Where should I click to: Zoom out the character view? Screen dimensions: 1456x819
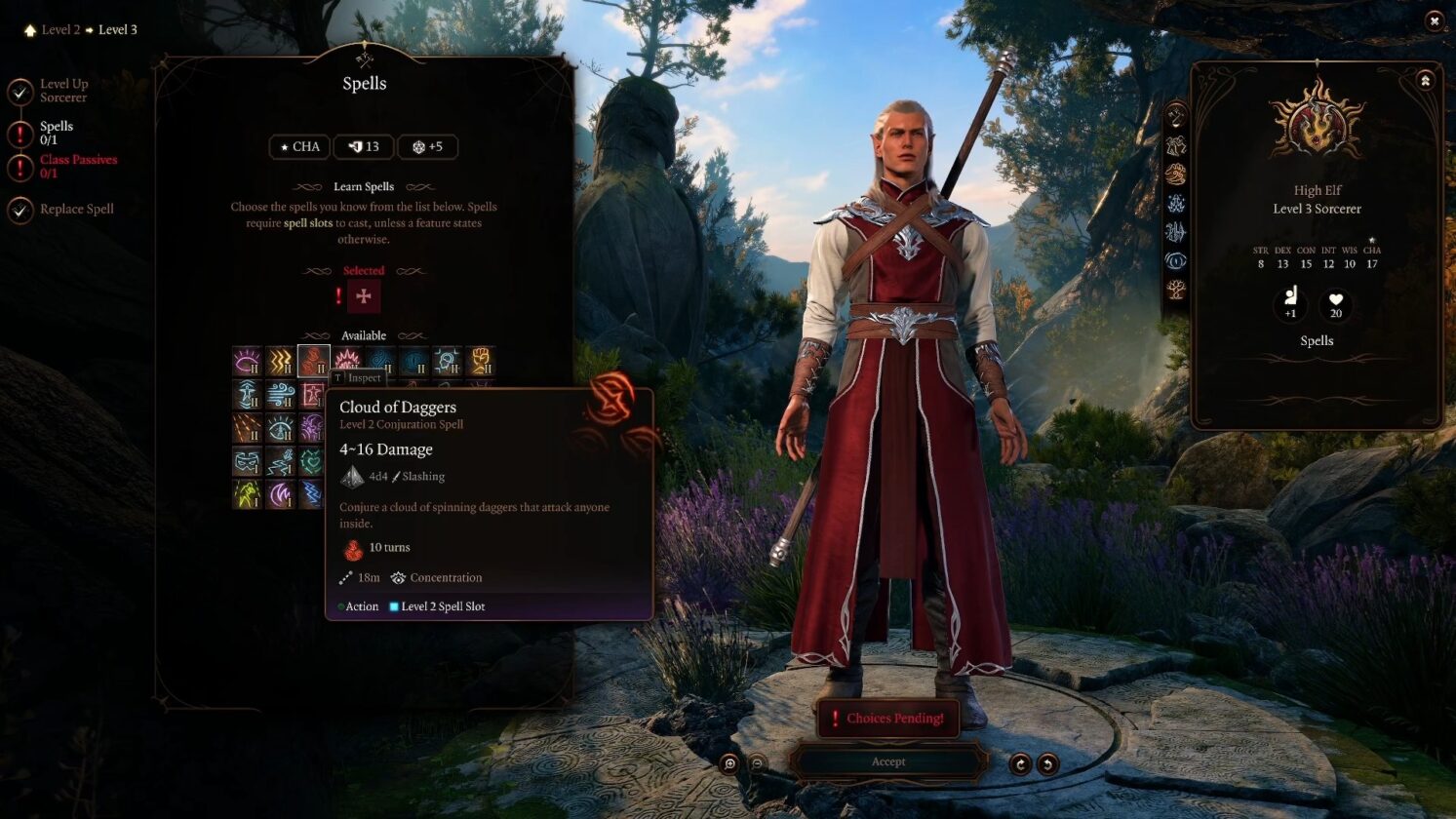click(757, 764)
